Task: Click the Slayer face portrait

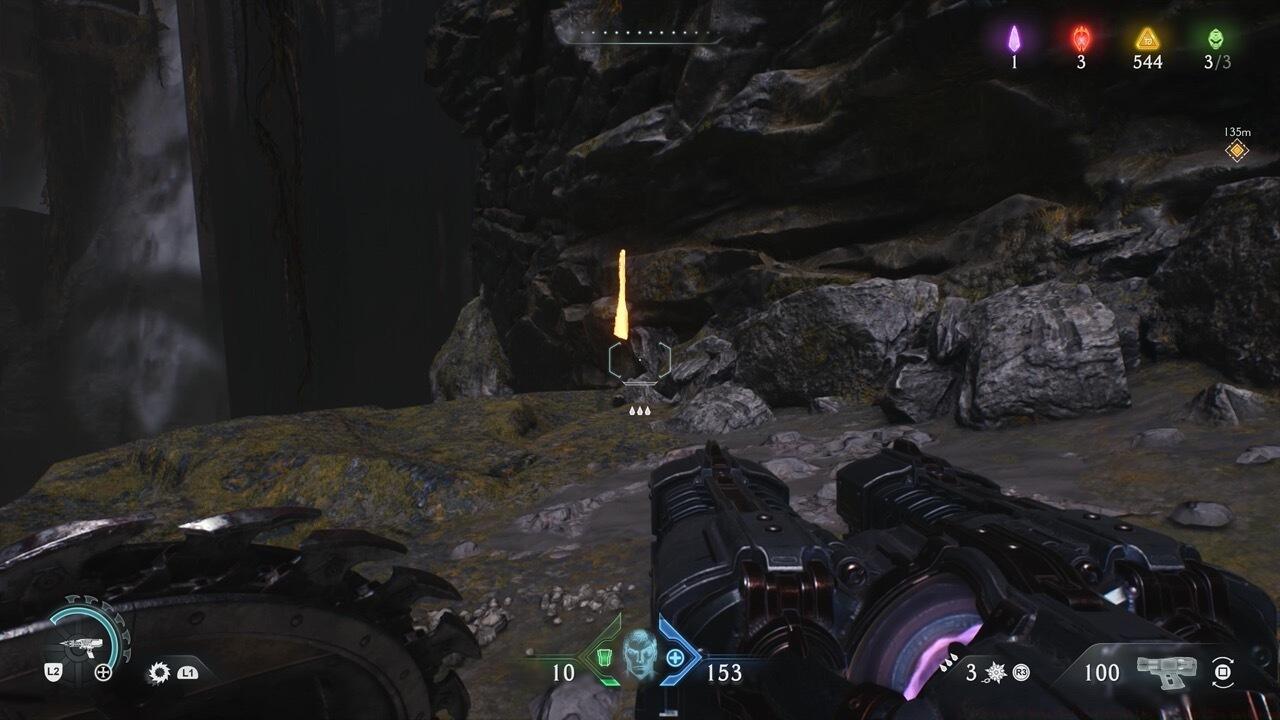Action: (x=638, y=656)
